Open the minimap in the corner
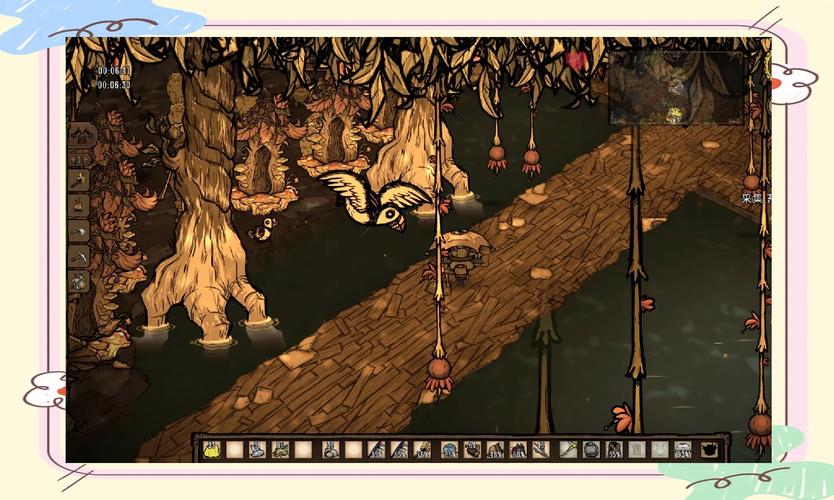Image resolution: width=834 pixels, height=500 pixels. (x=677, y=88)
